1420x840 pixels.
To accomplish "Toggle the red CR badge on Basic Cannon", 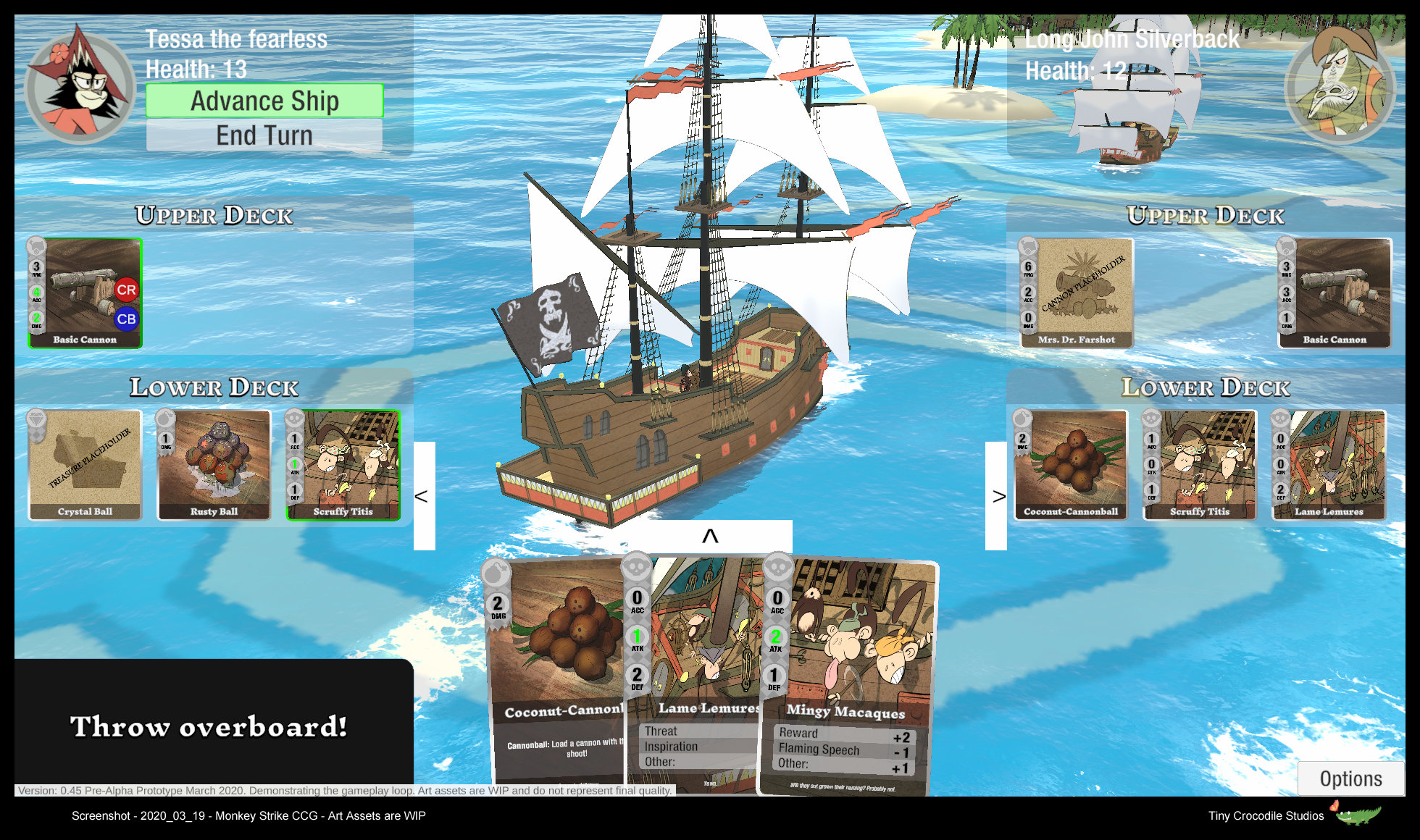I will tap(127, 290).
